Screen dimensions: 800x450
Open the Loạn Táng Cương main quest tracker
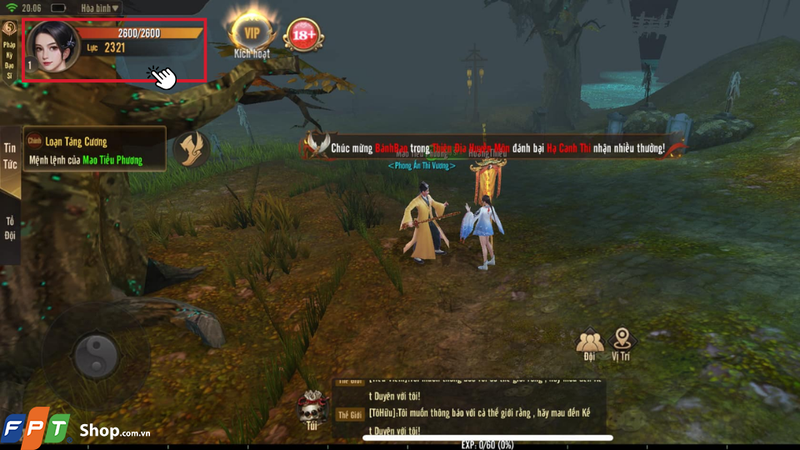coord(85,150)
